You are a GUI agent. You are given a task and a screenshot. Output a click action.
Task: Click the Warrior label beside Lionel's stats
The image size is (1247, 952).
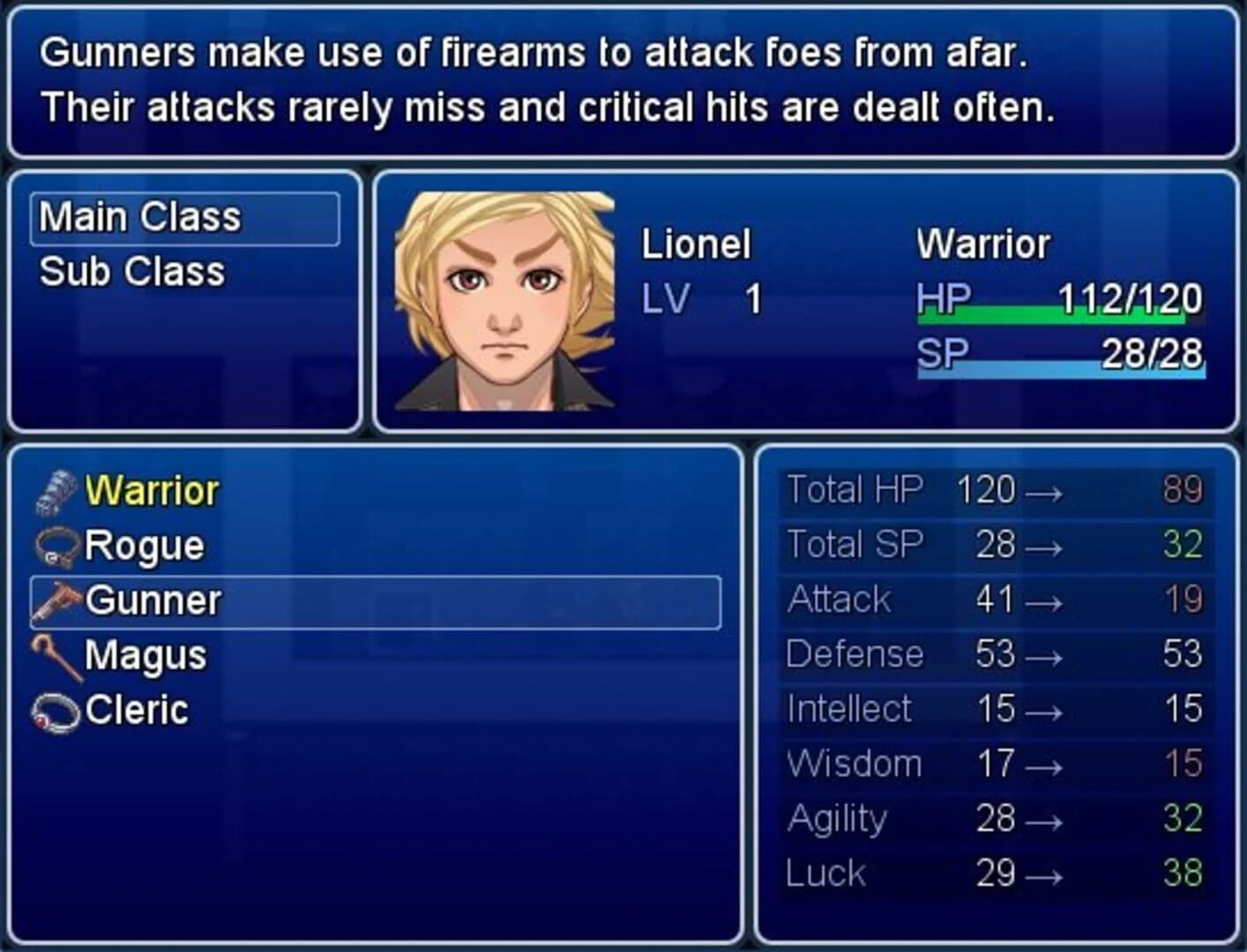coord(983,244)
